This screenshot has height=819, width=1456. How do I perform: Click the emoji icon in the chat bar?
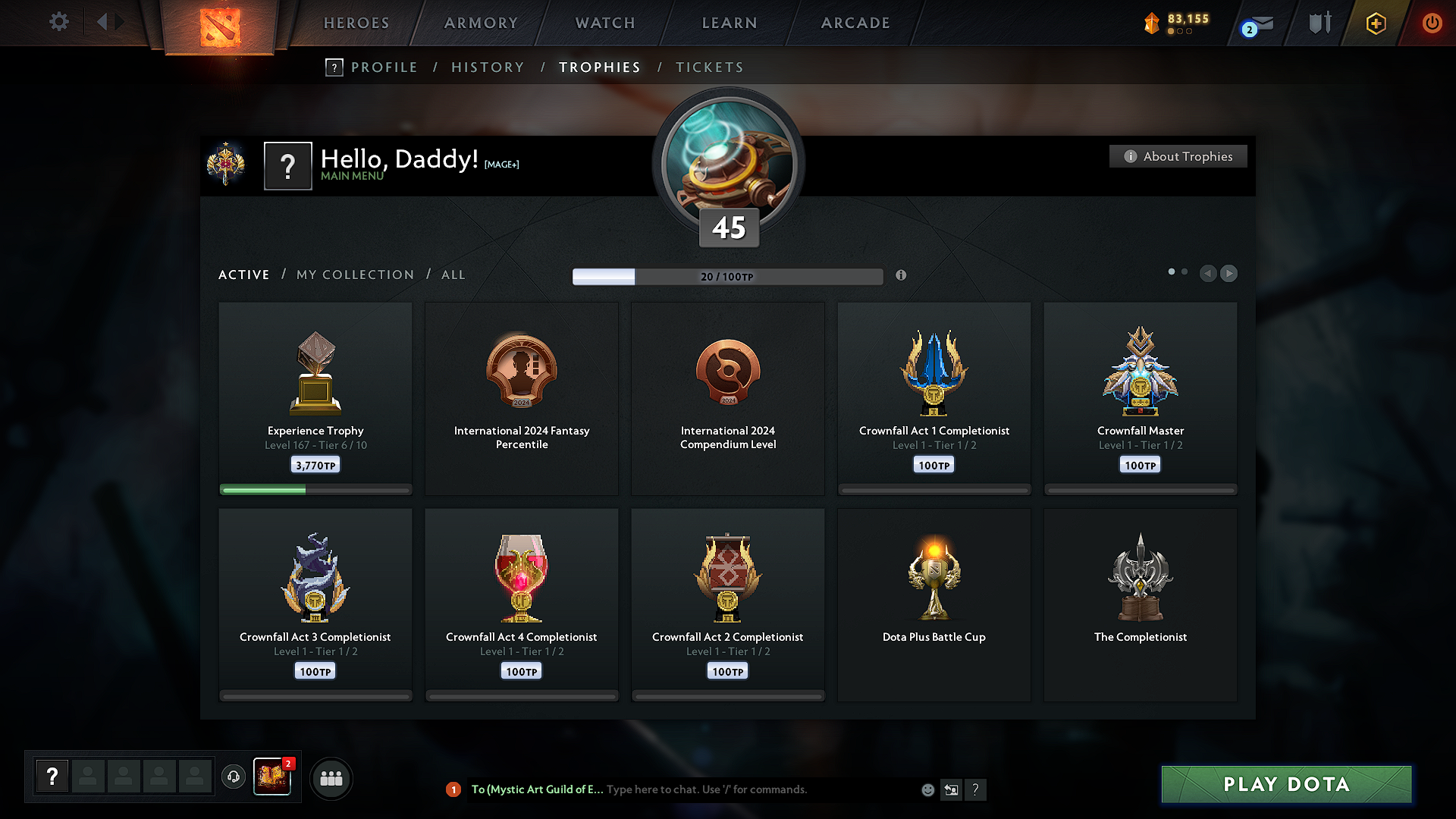(x=927, y=789)
